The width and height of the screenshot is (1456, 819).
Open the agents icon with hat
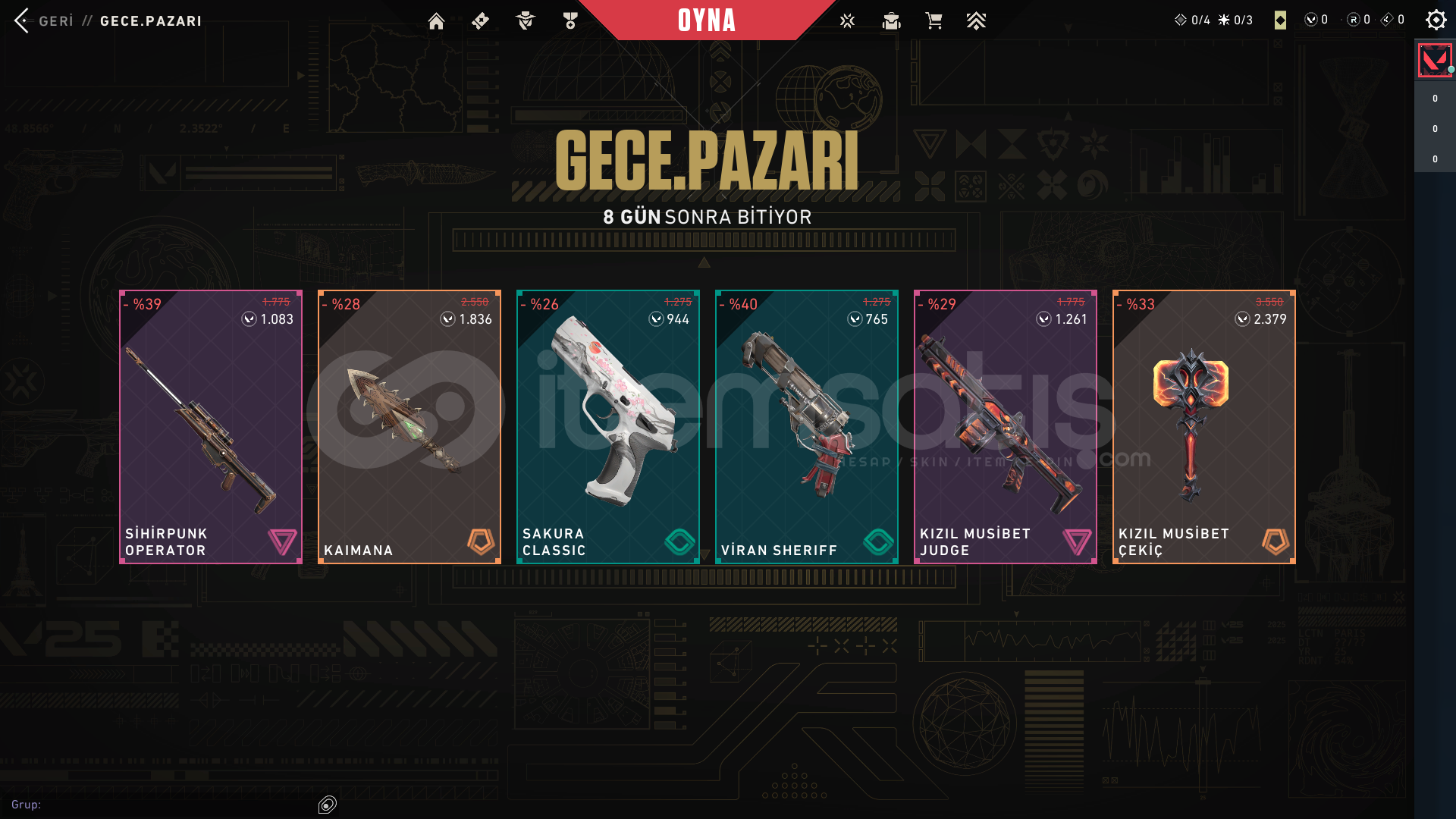pos(525,21)
